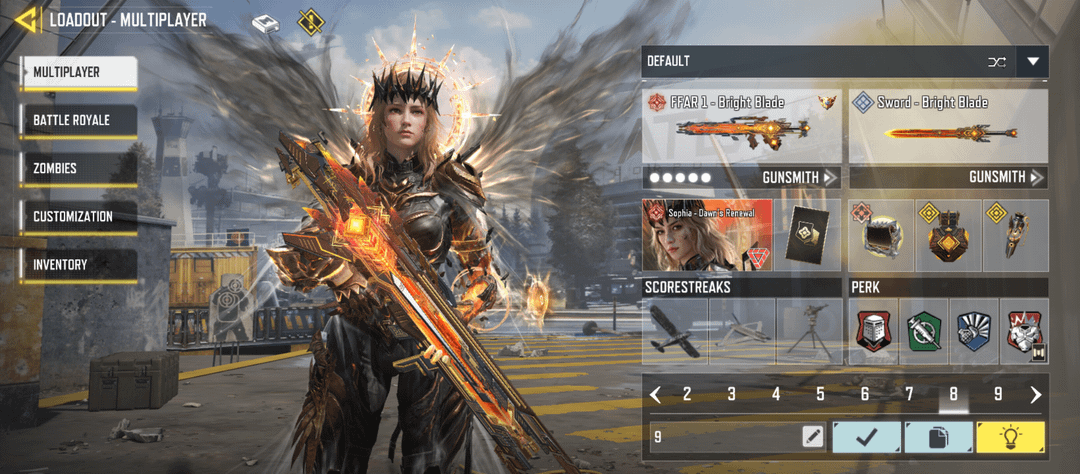This screenshot has width=1080, height=474.
Task: Open the Customization section
Action: [x=78, y=216]
